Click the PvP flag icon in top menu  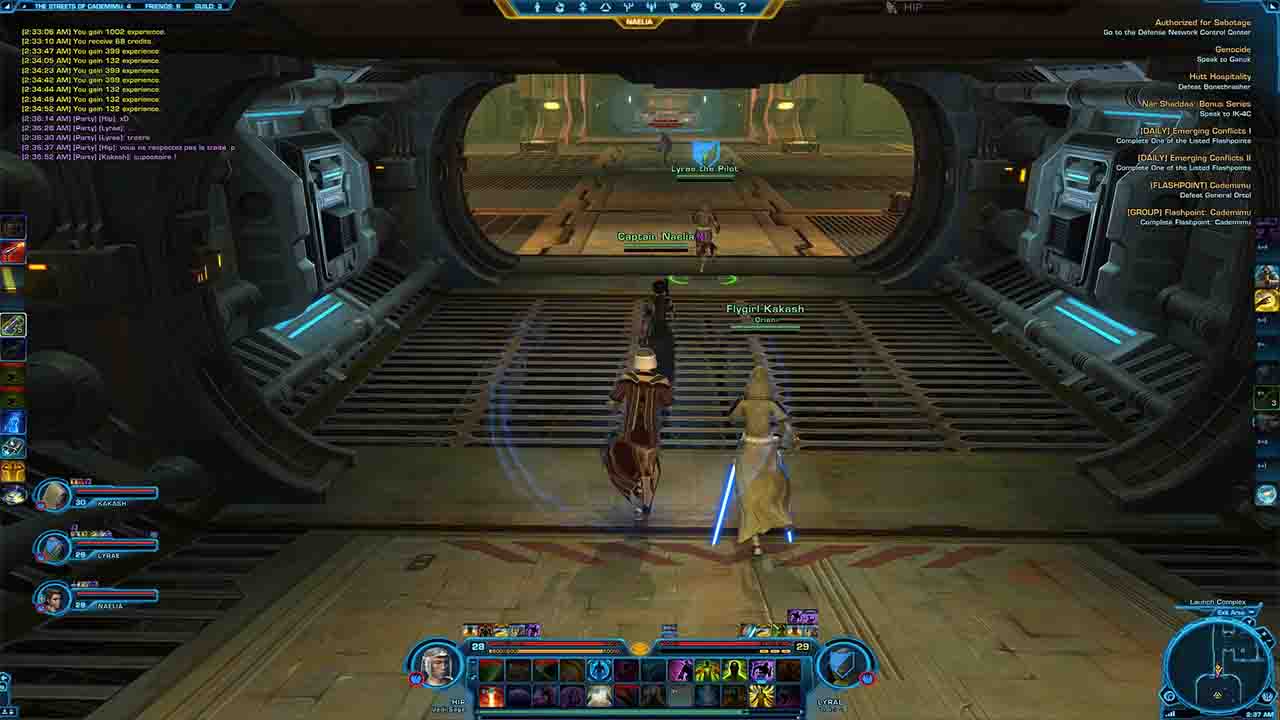click(675, 8)
